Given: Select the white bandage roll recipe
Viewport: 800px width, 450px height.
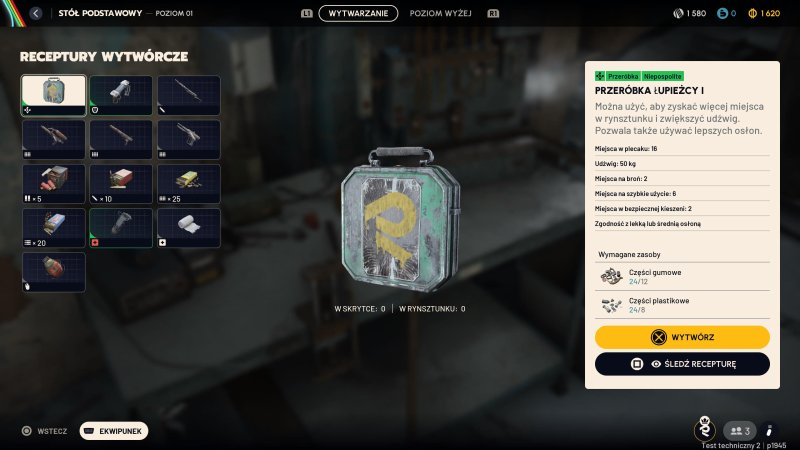Looking at the screenshot, I should (189, 228).
